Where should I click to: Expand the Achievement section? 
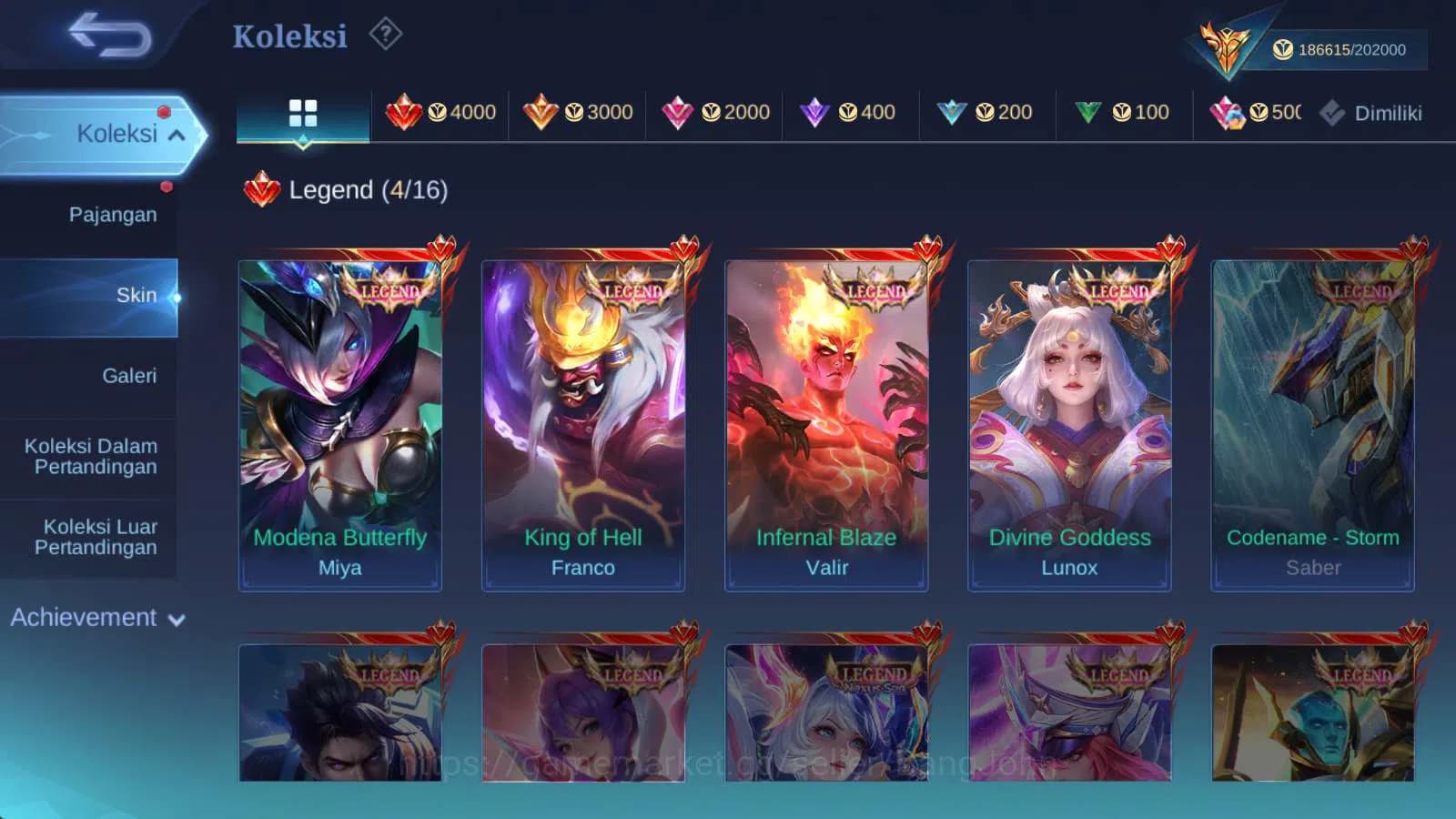(97, 618)
